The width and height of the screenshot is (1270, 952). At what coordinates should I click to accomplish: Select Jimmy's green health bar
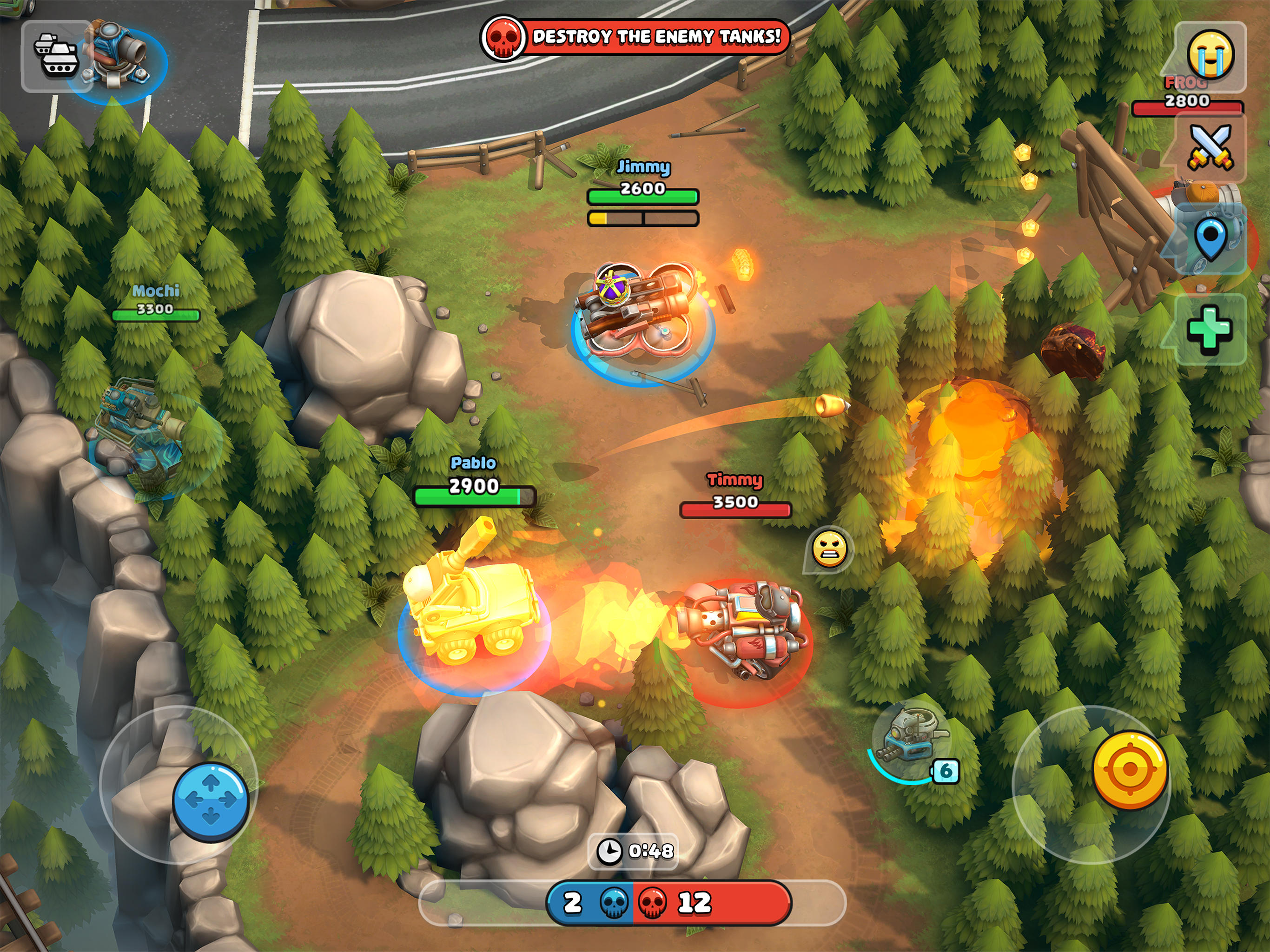642,195
